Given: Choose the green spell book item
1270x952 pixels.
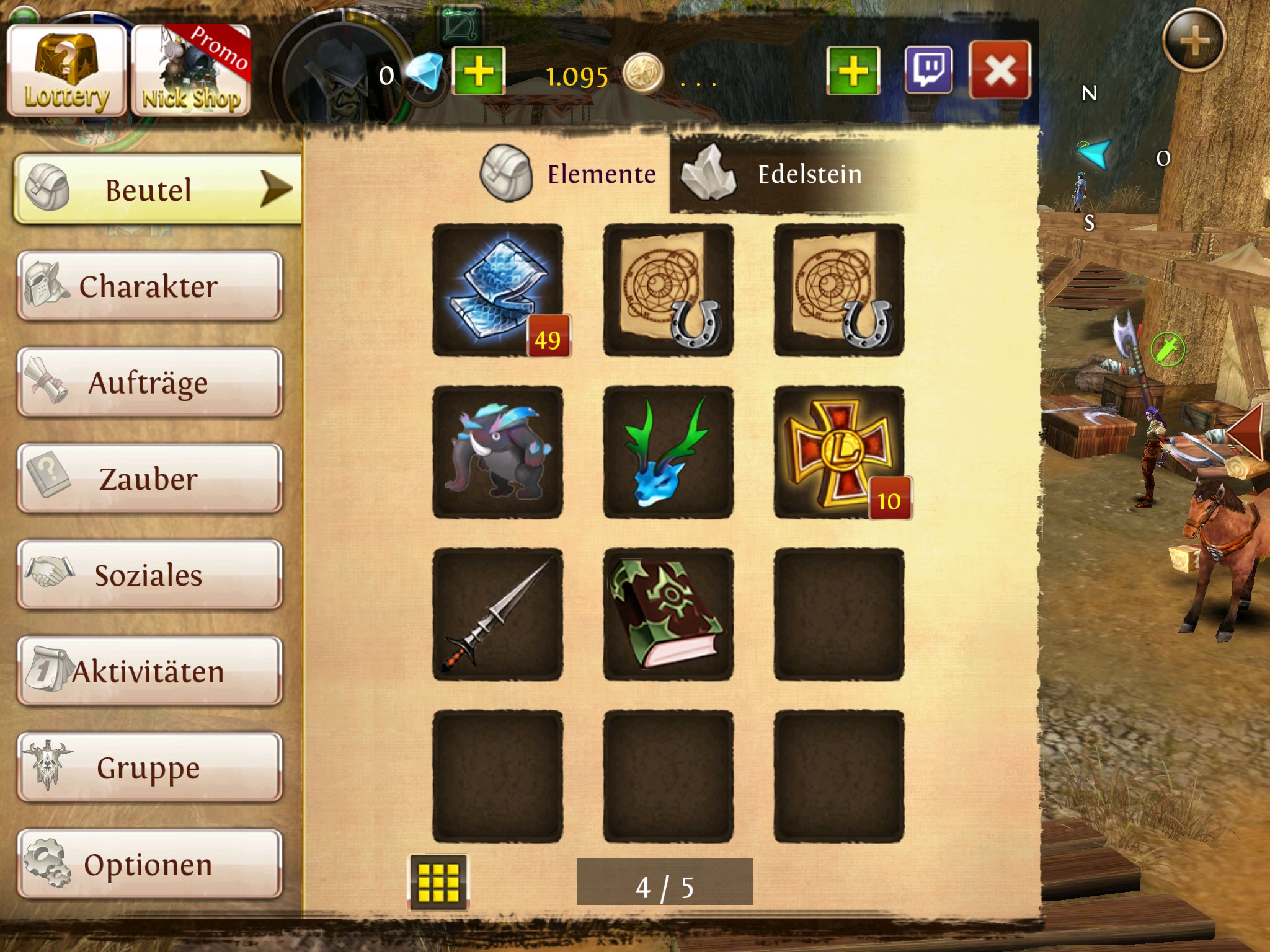Looking at the screenshot, I should [668, 614].
